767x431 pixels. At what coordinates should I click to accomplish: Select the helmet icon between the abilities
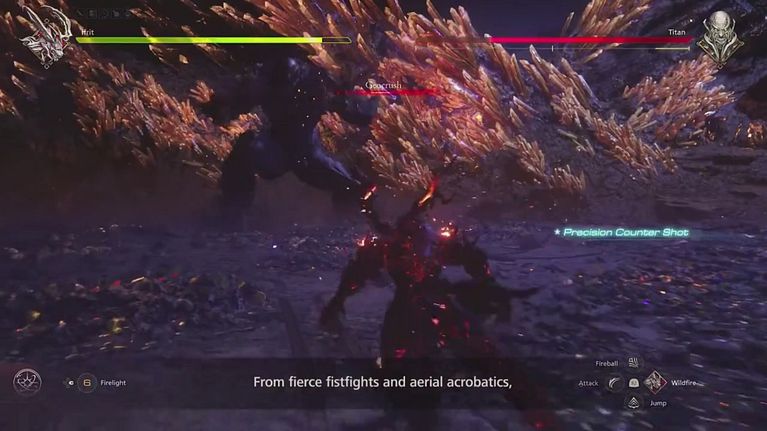click(634, 383)
